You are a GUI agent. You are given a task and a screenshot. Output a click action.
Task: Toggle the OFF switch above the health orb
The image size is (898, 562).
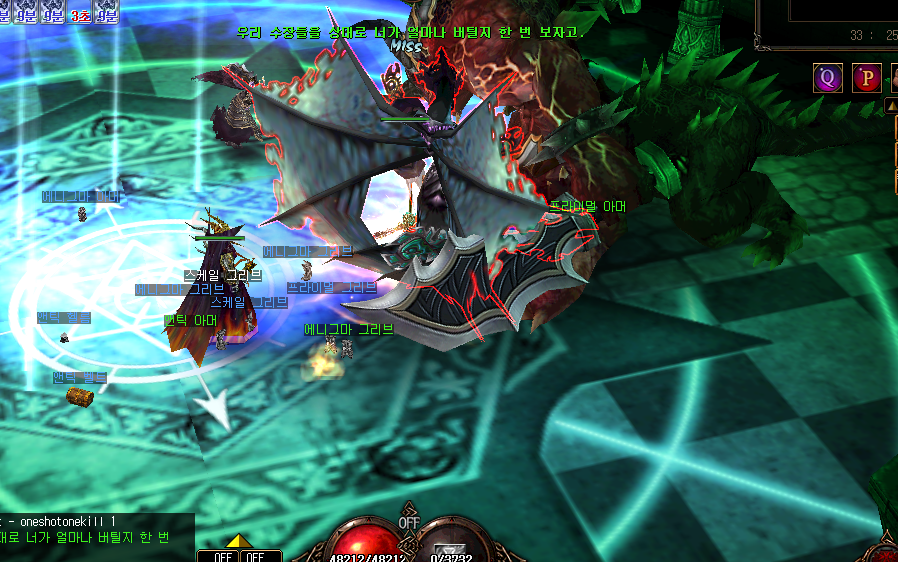point(409,522)
